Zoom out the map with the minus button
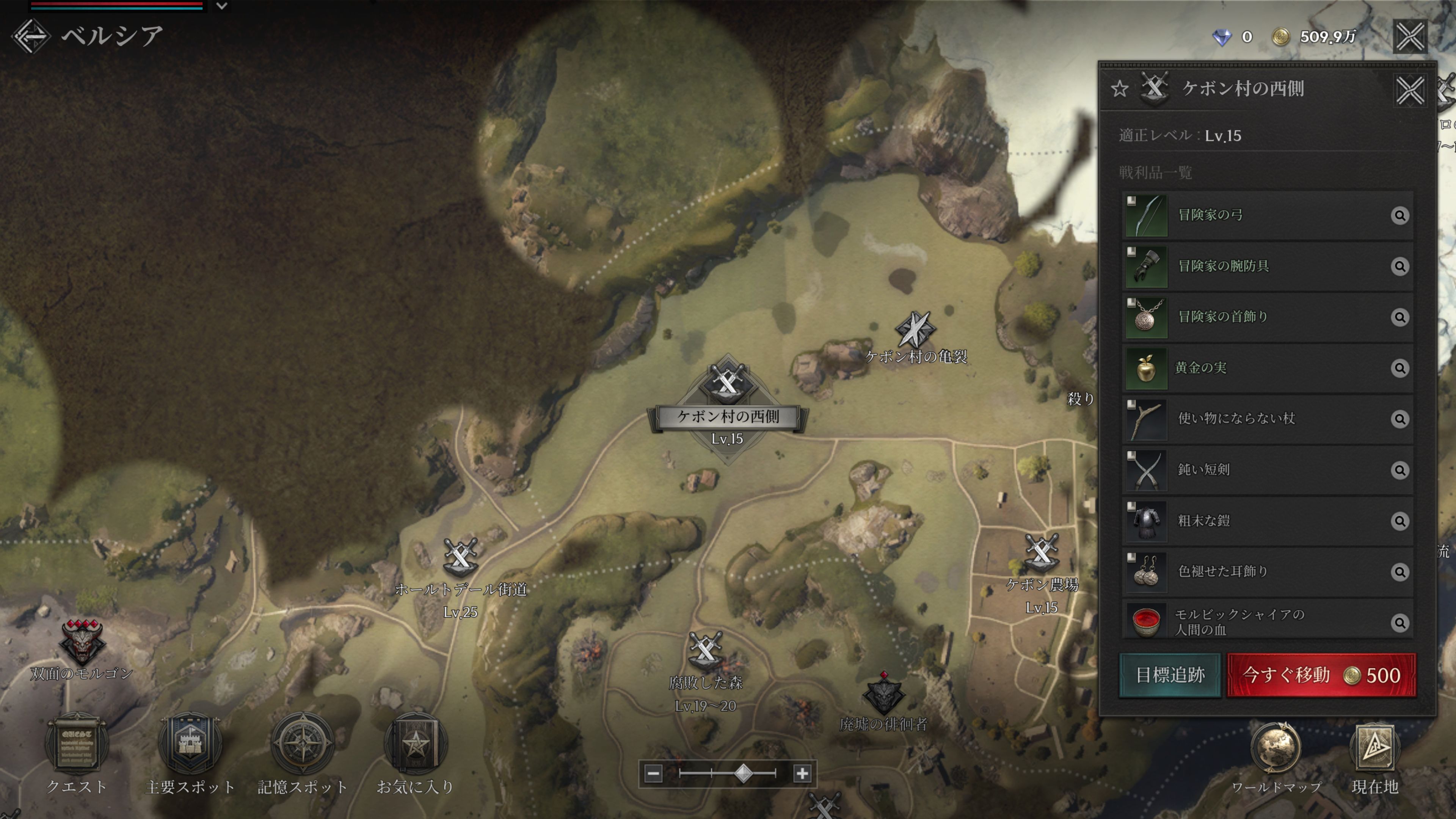The image size is (1456, 819). tap(653, 773)
